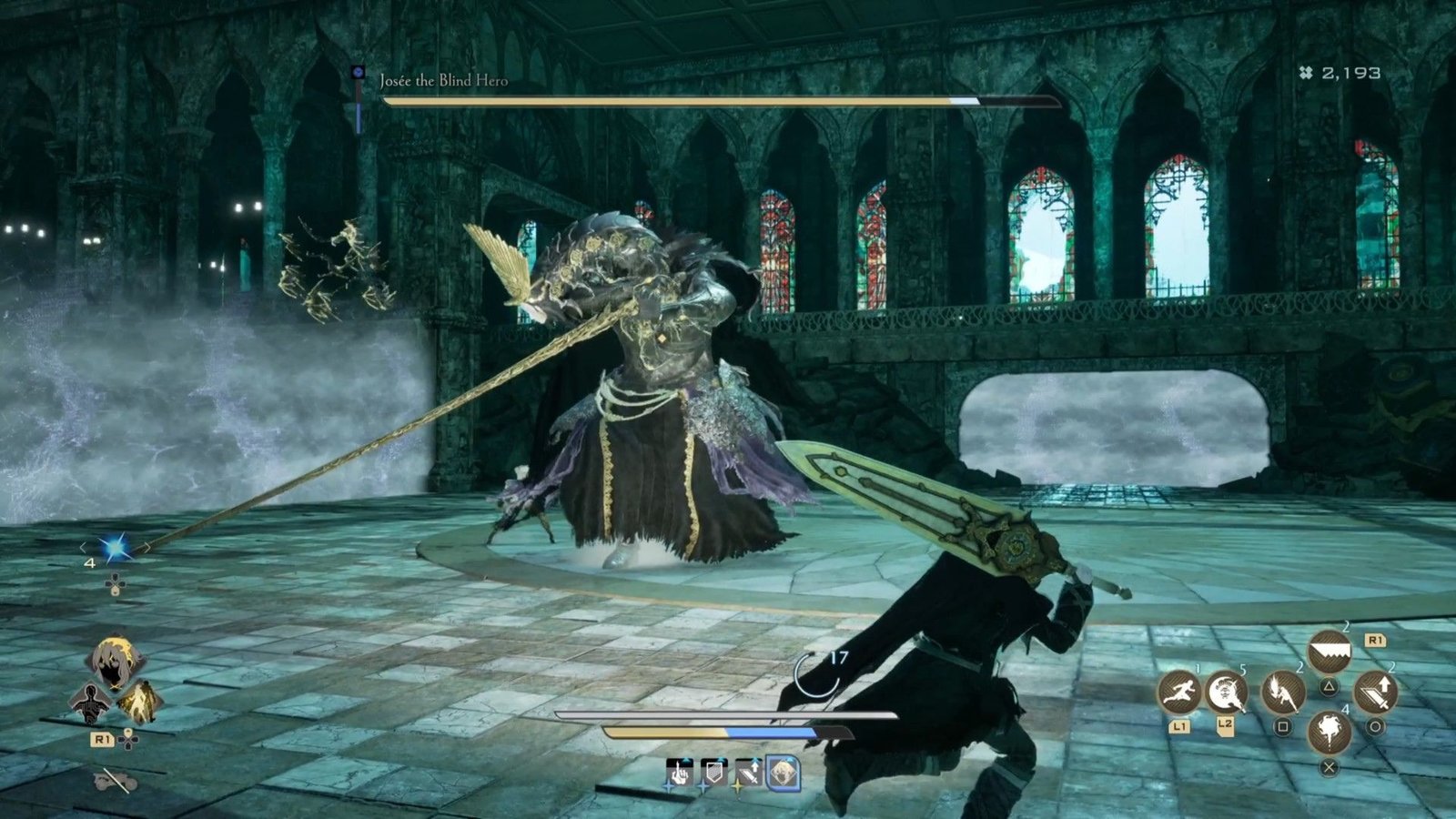Click the gil counter icon showing 2,193
This screenshot has height=819, width=1456.
1307,75
